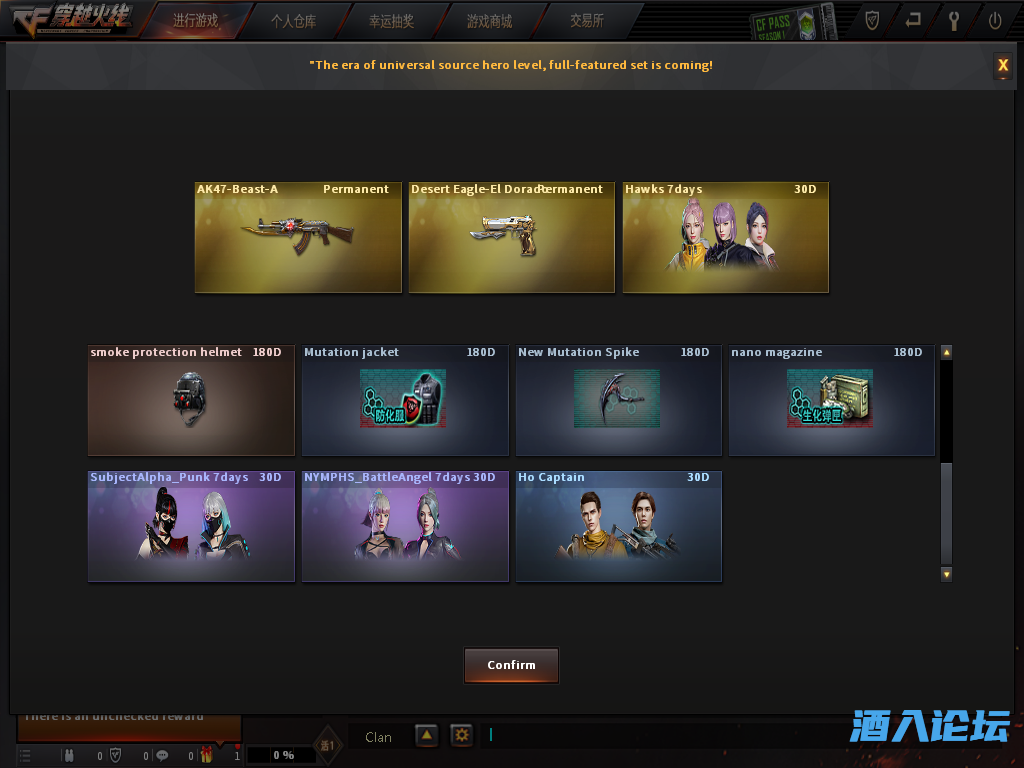Open the 个人仓库 tab
The width and height of the screenshot is (1024, 768).
click(293, 20)
